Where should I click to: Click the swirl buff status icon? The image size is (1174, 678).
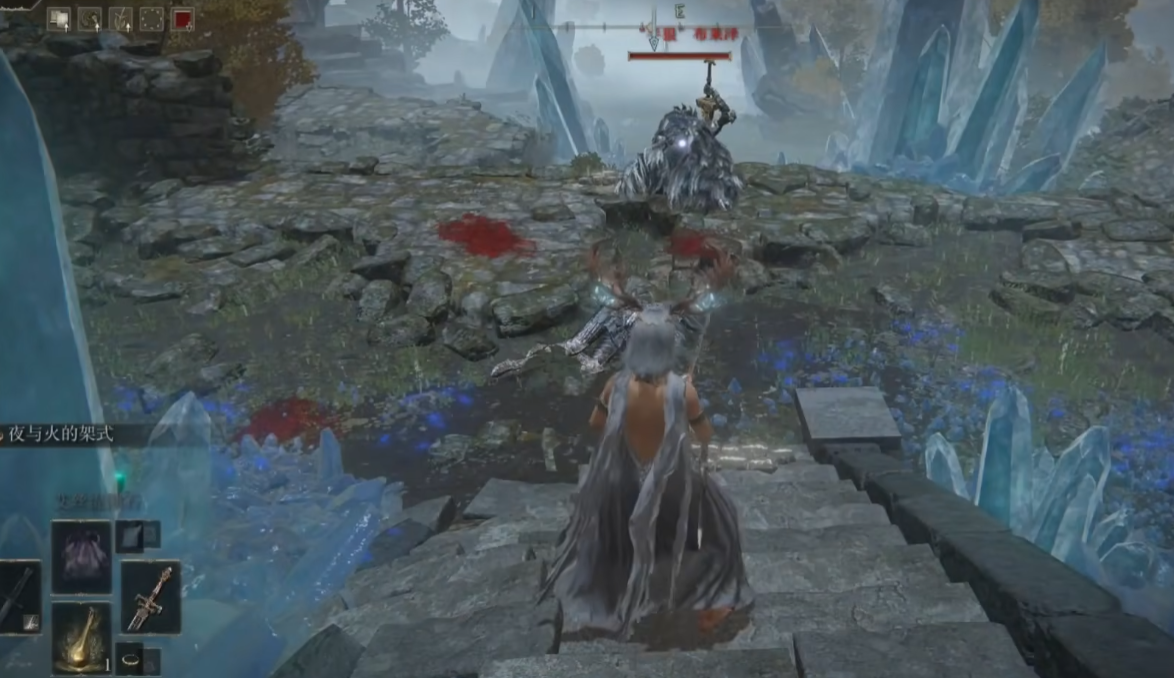(89, 19)
